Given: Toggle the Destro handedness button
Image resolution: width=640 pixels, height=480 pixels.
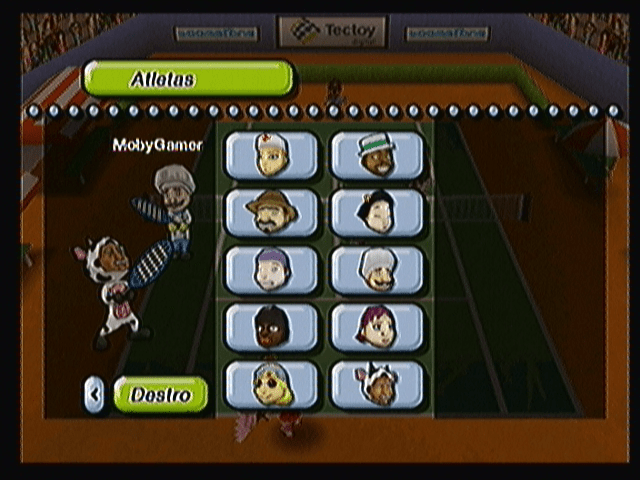Looking at the screenshot, I should click(161, 395).
